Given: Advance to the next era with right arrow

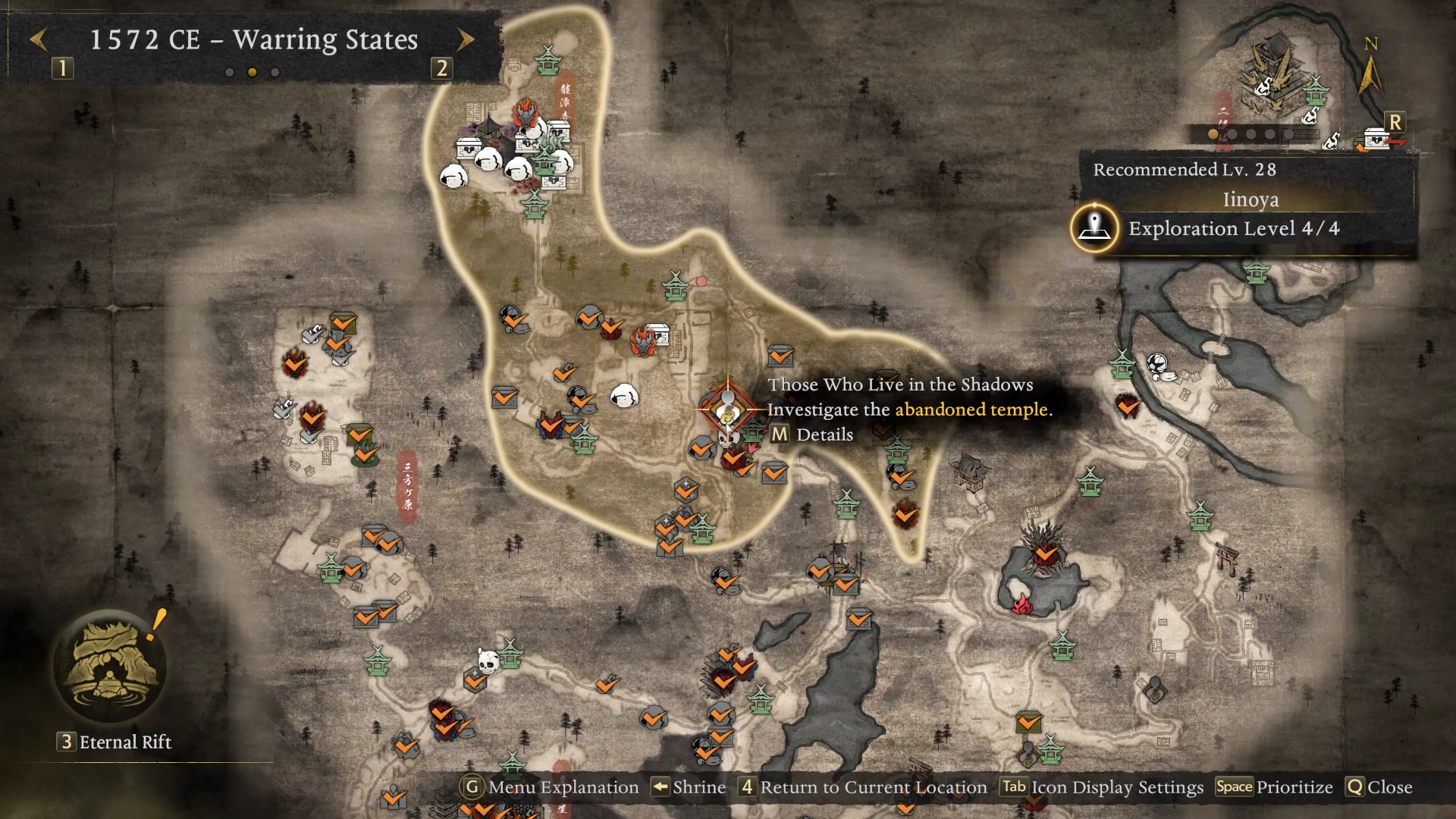Looking at the screenshot, I should 466,39.
